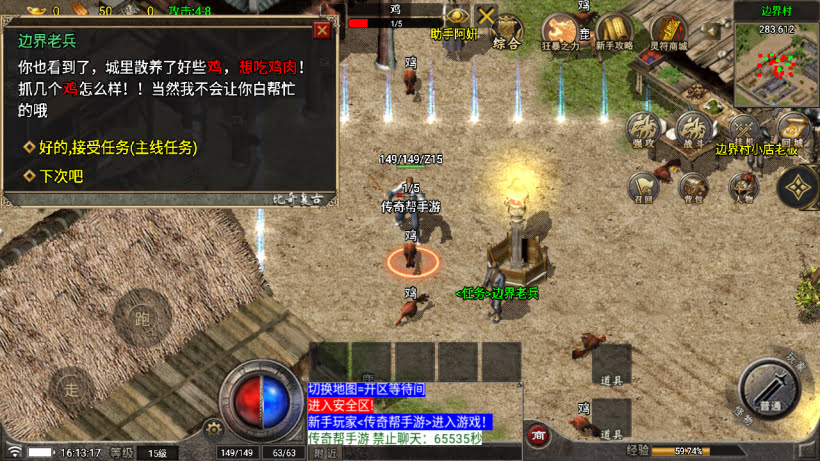Viewport: 820px width, 461px height.
Task: Tap the 召回 flag button
Action: [642, 186]
